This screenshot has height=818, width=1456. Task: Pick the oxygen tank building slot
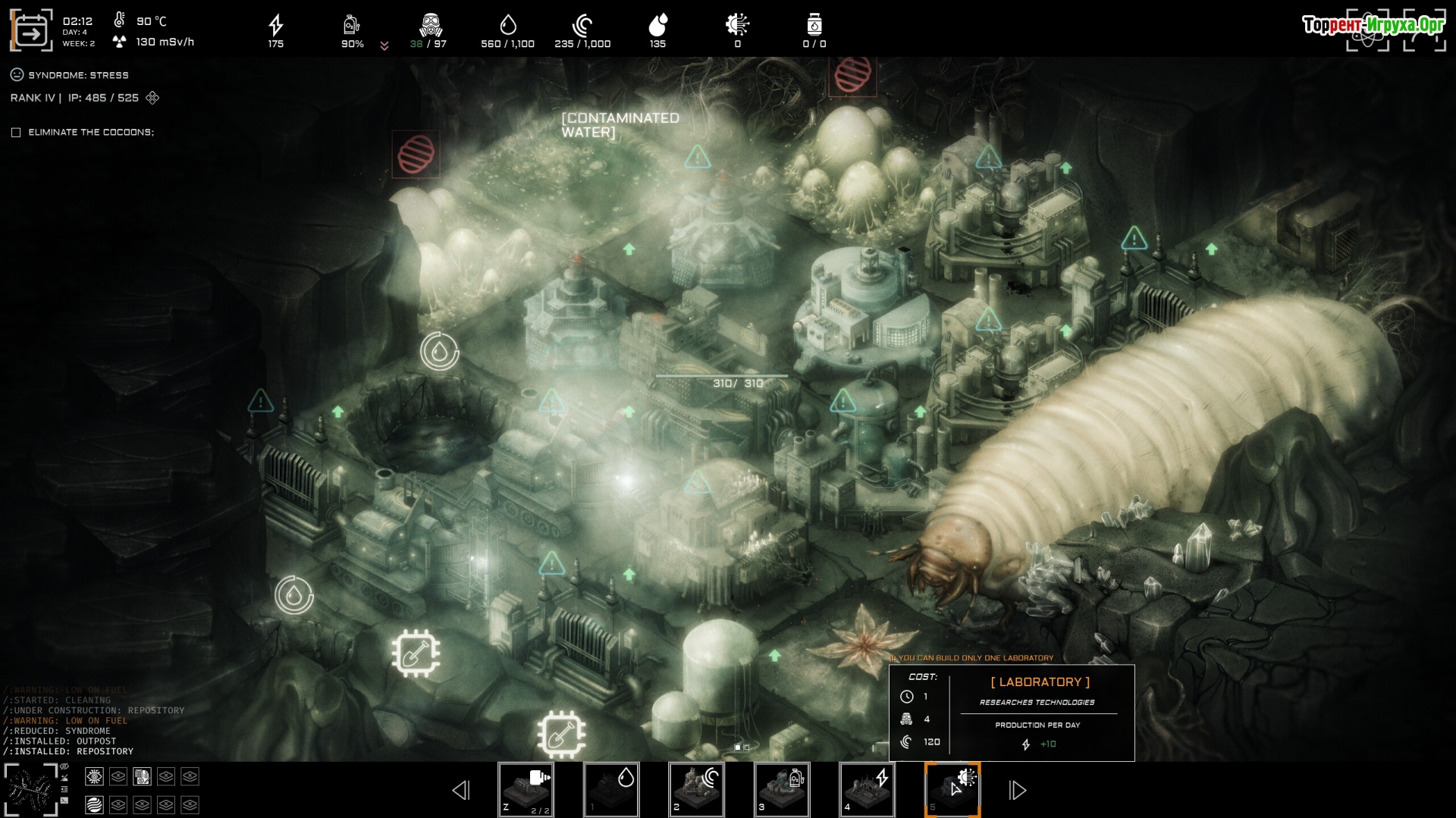[x=782, y=790]
